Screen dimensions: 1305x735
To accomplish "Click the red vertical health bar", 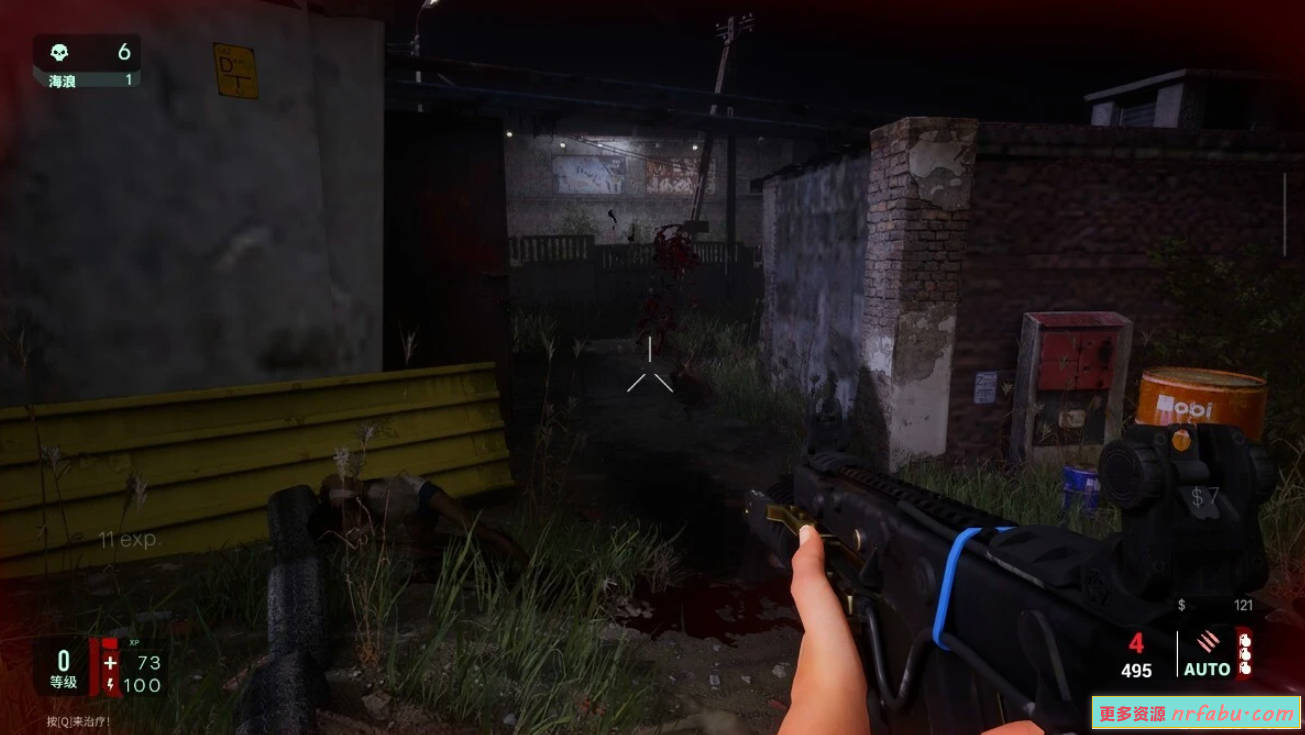I will [94, 667].
